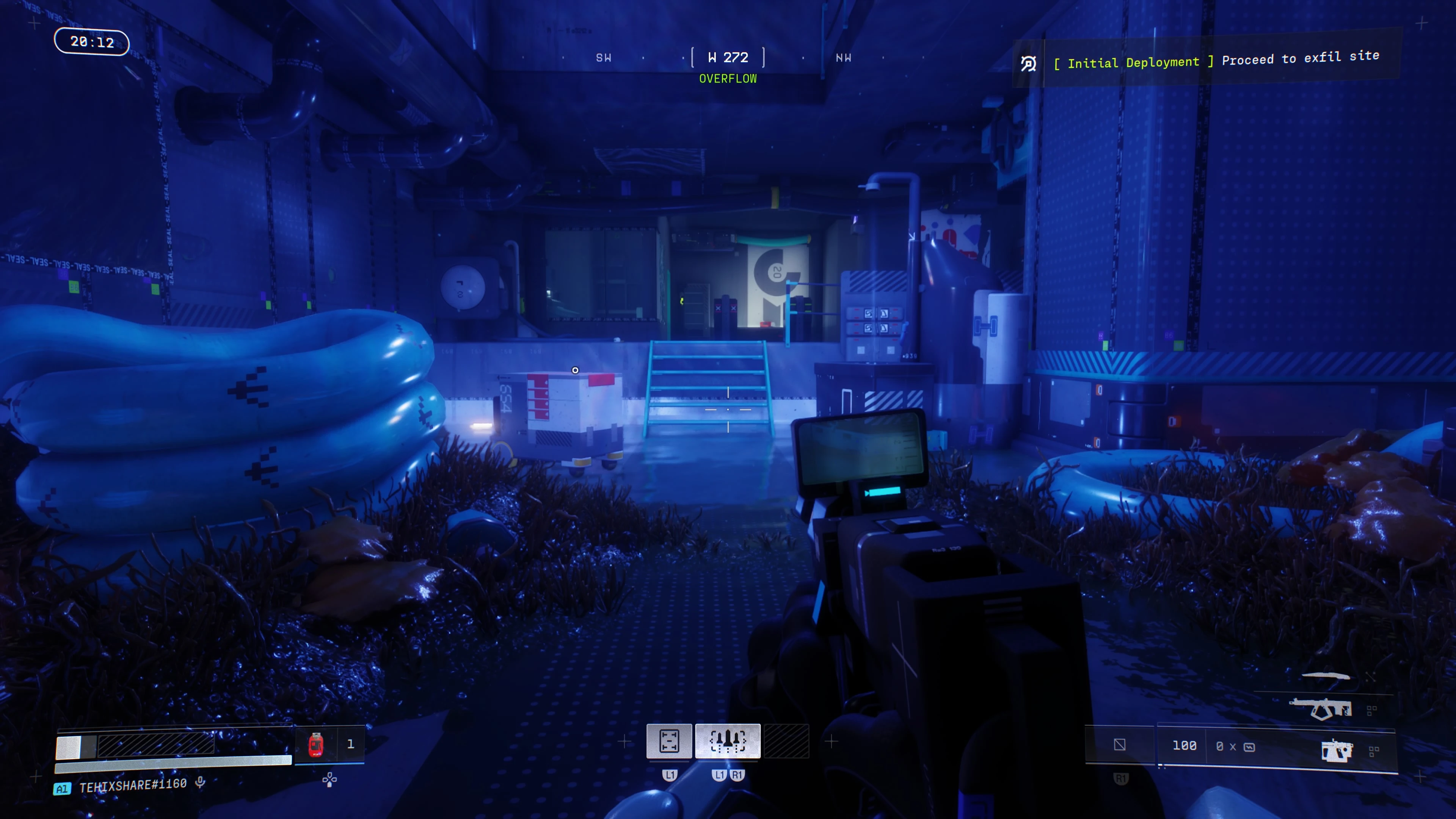Toggle the microphone icon next to TEHIXSHARE#1160

[x=200, y=782]
